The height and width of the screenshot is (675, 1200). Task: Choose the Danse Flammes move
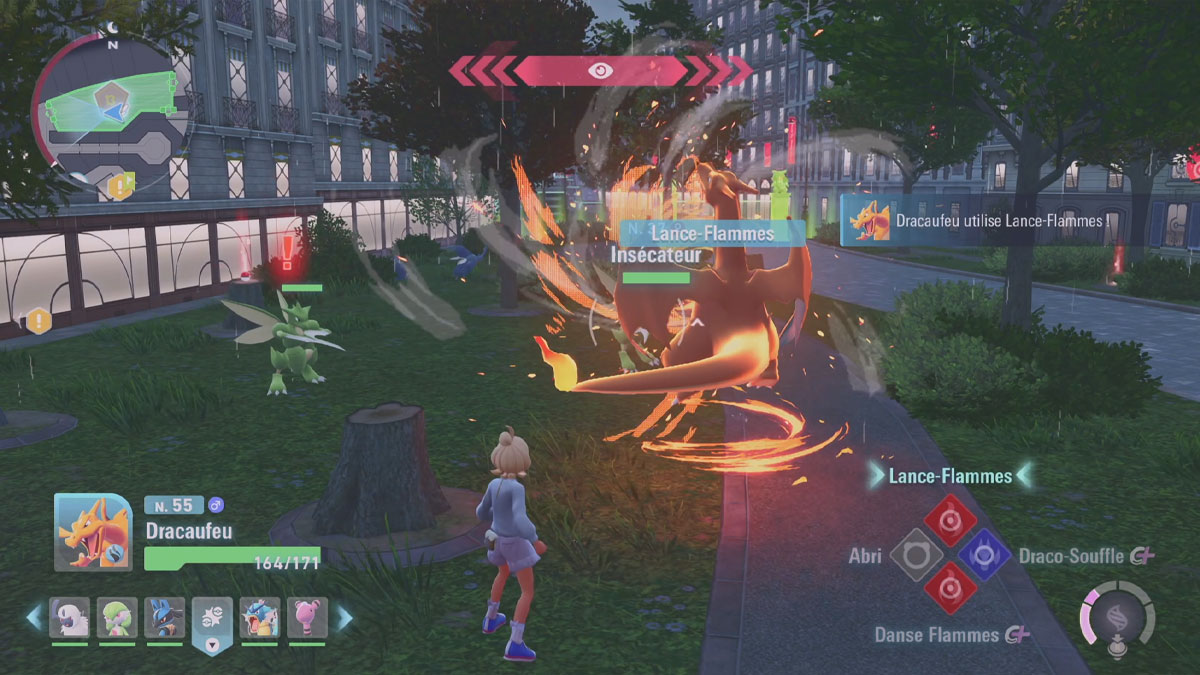click(x=950, y=587)
